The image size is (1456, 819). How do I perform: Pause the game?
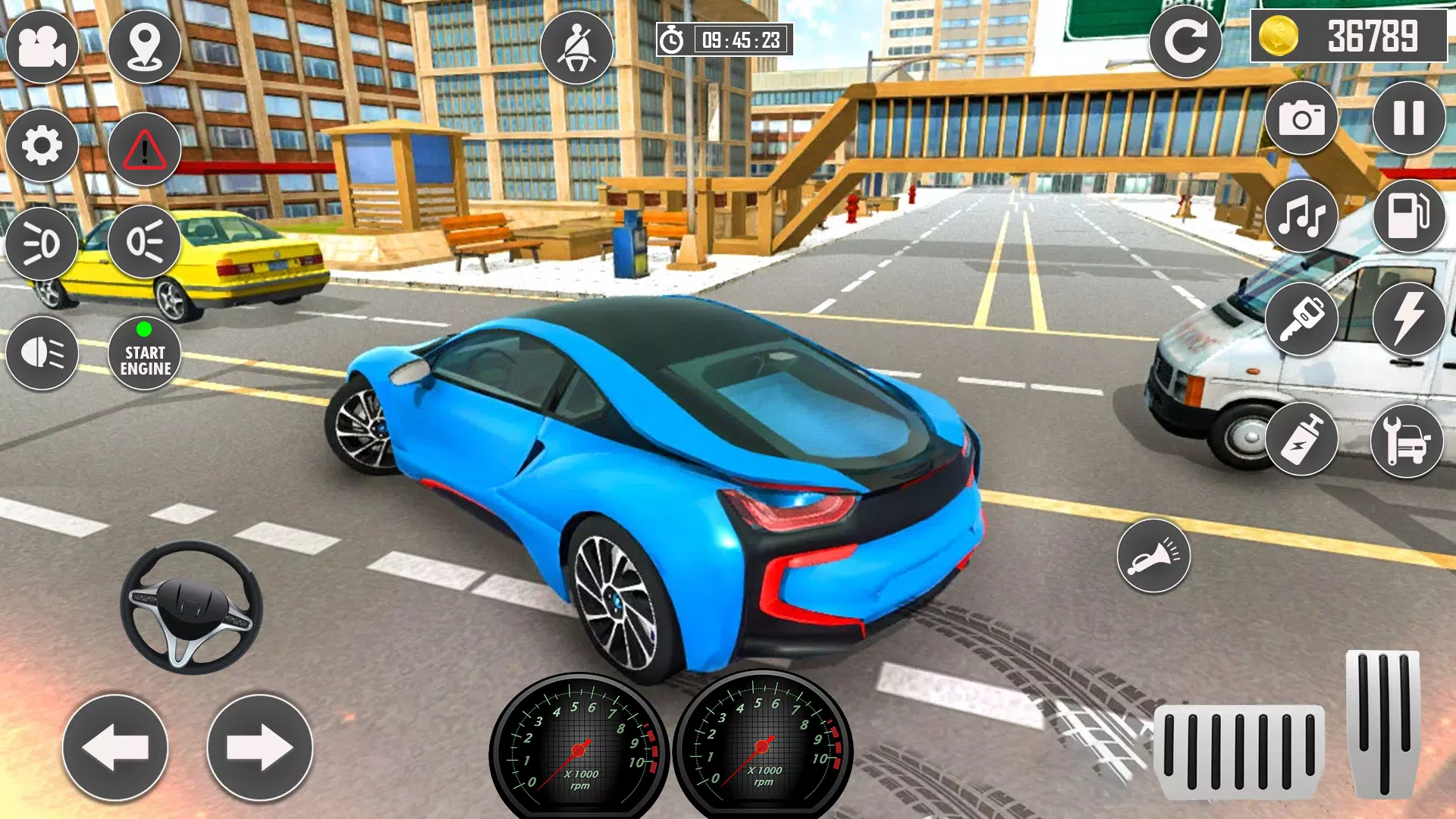pyautogui.click(x=1408, y=118)
